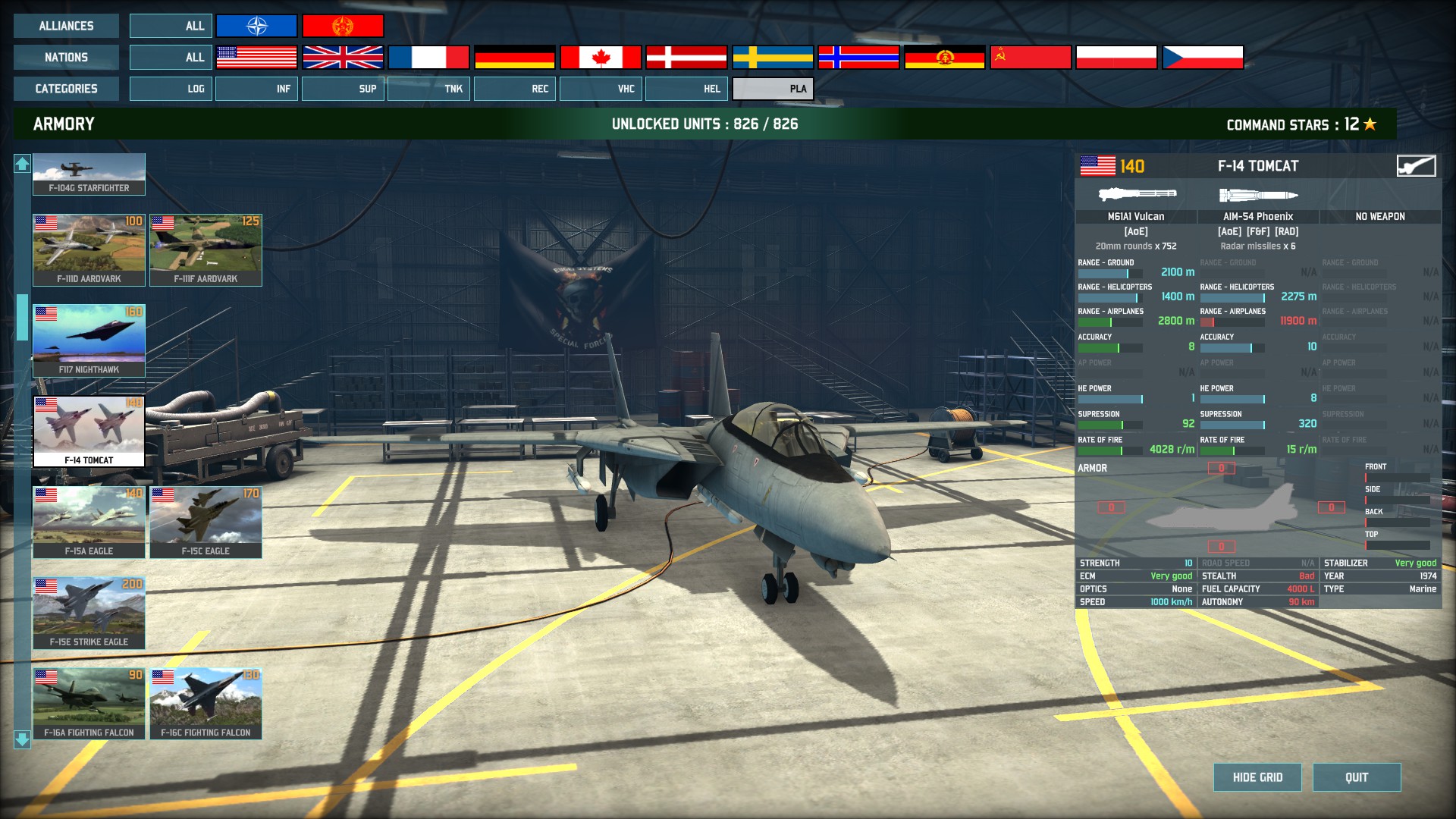1456x819 pixels.
Task: Choose the United Kingdom flag filter
Action: pyautogui.click(x=343, y=57)
